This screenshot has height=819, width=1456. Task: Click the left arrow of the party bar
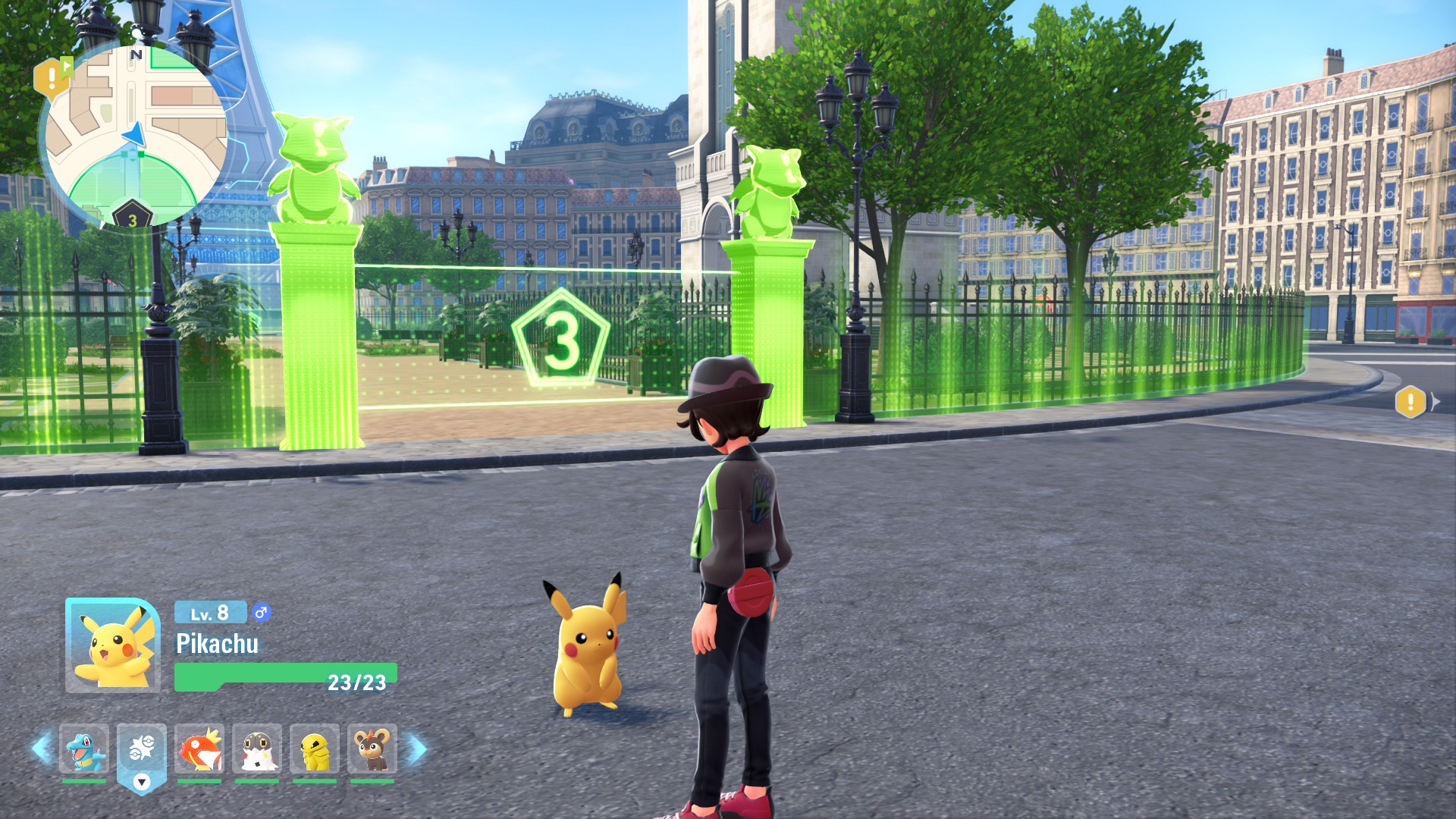coord(42,749)
